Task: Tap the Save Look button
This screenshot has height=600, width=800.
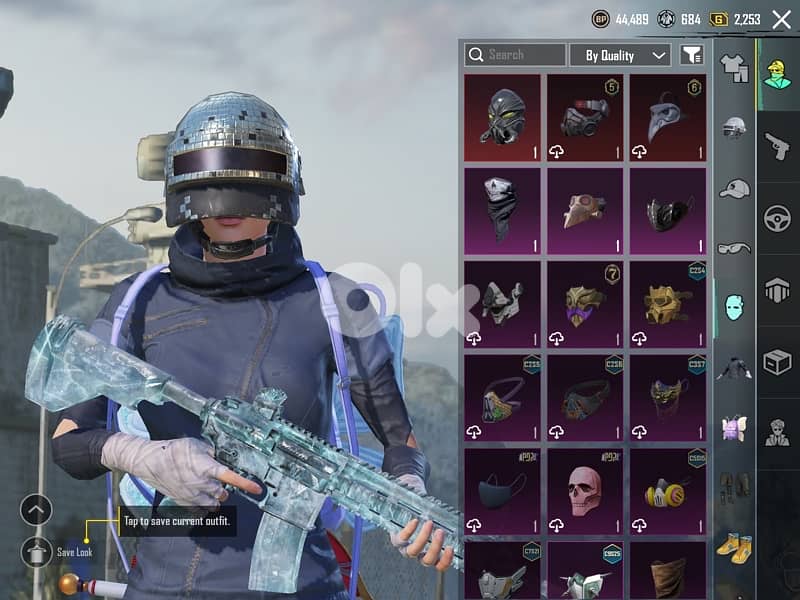Action: coord(36,551)
